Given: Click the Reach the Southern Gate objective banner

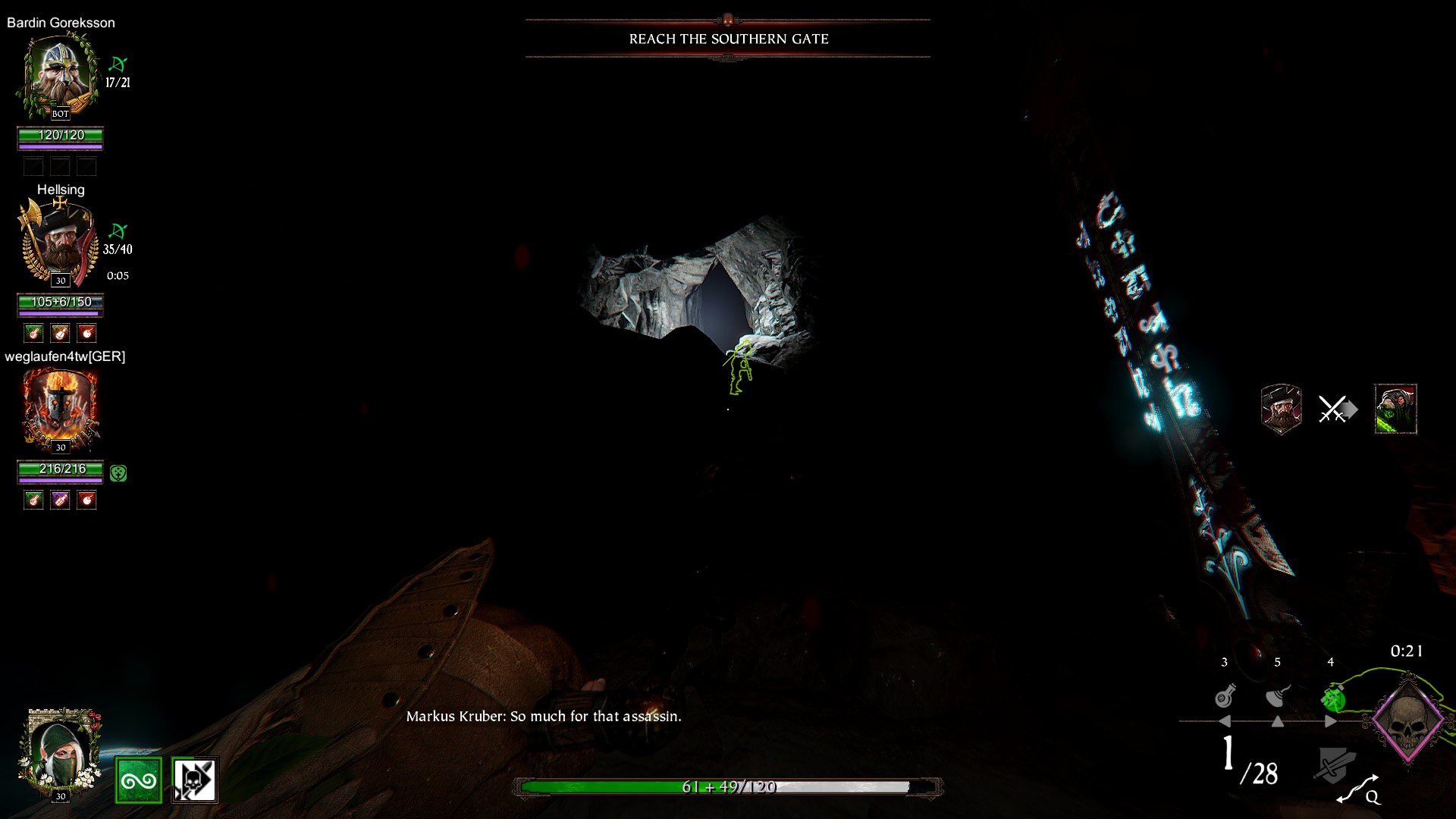Looking at the screenshot, I should [728, 39].
